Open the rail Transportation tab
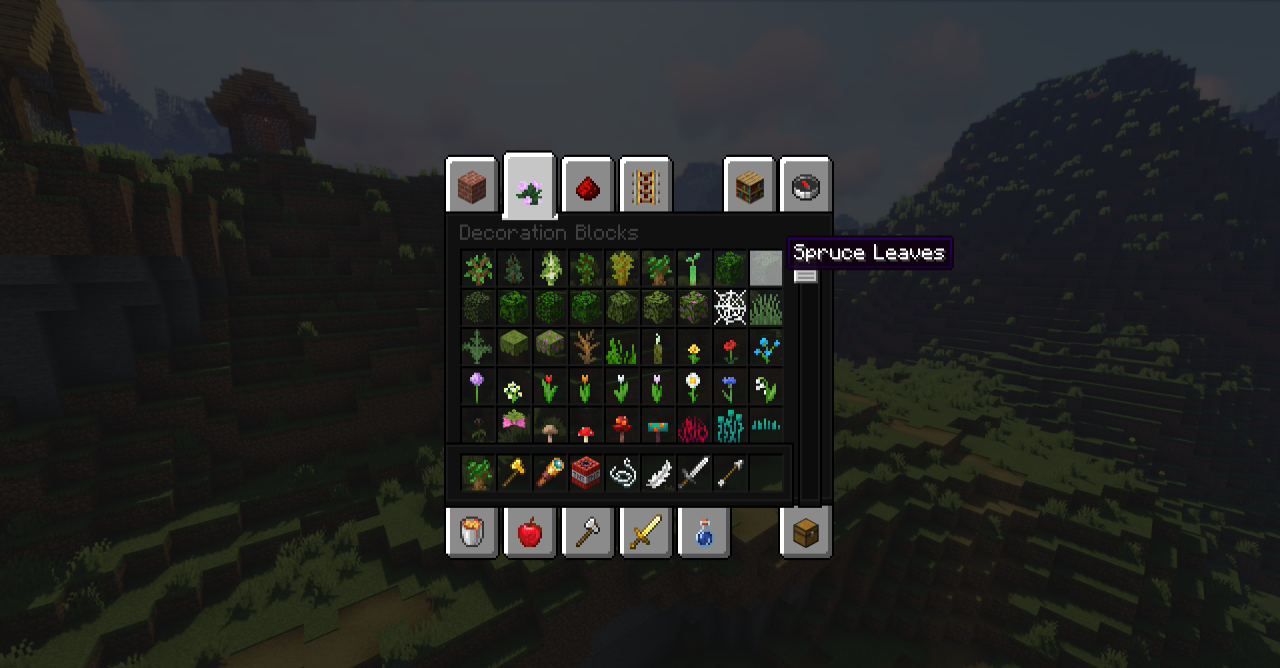Image resolution: width=1280 pixels, height=668 pixels. pyautogui.click(x=645, y=186)
